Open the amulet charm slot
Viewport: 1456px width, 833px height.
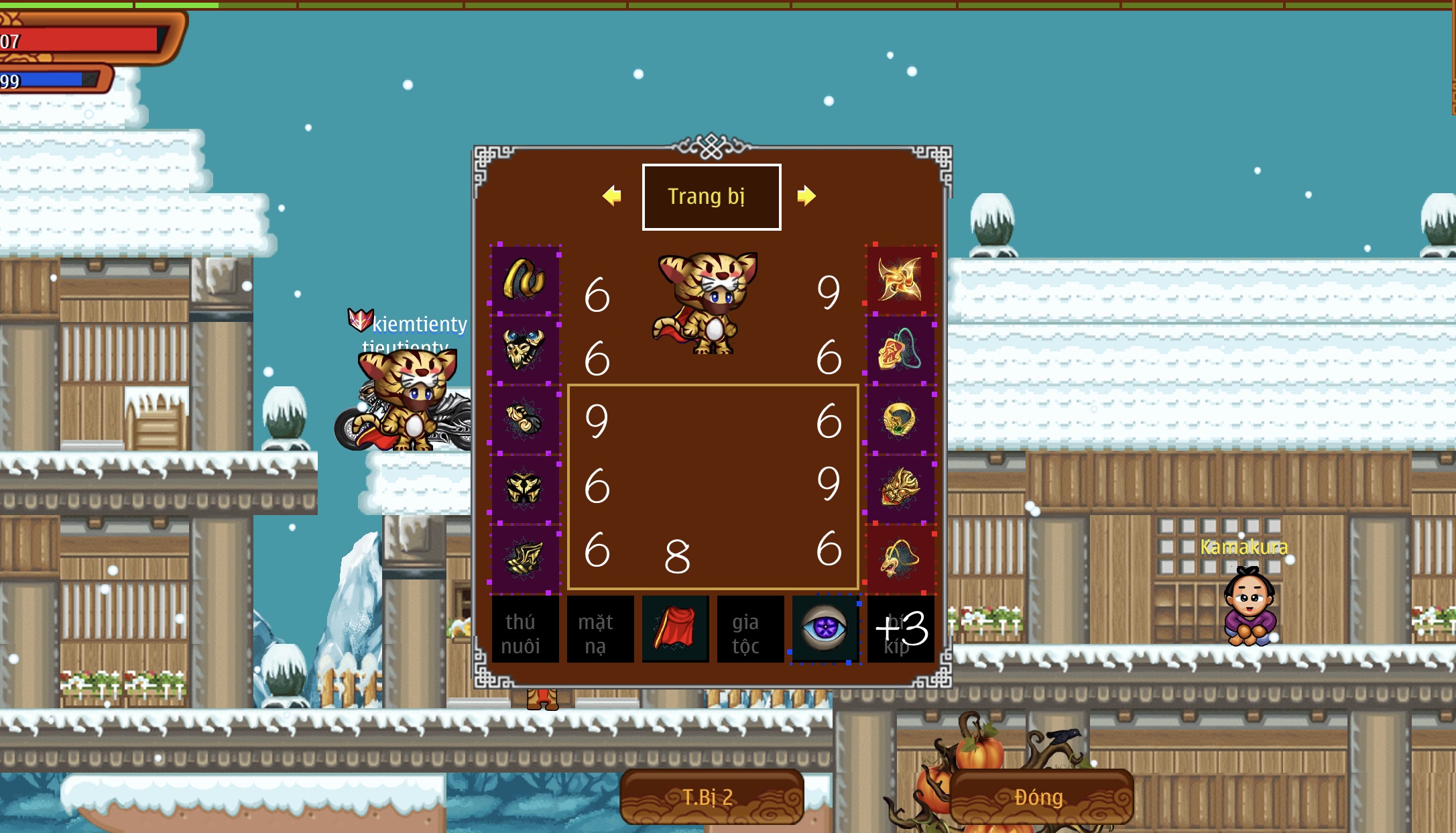[x=902, y=349]
